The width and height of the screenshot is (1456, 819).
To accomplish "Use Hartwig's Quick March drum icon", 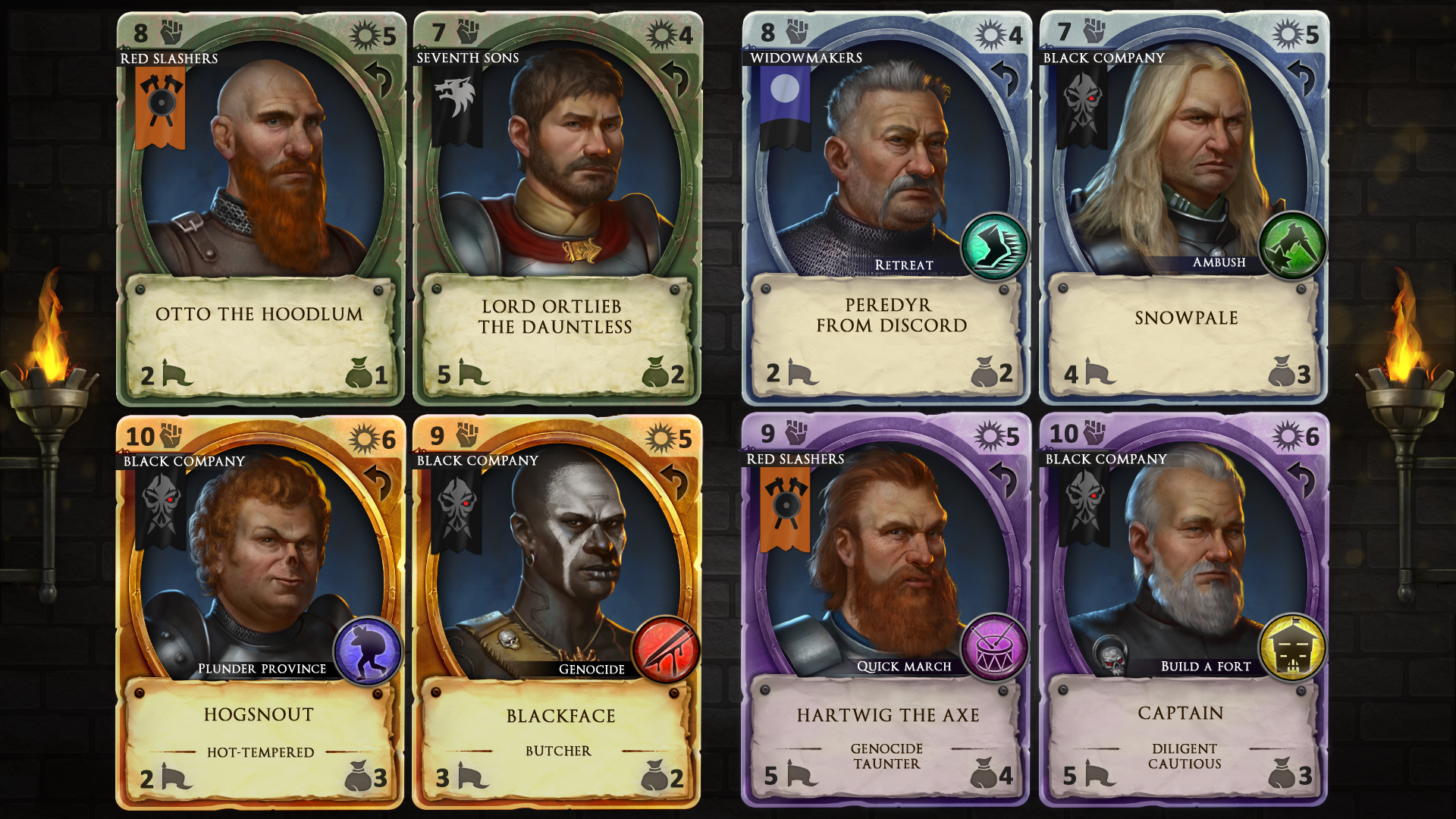I will point(994,648).
